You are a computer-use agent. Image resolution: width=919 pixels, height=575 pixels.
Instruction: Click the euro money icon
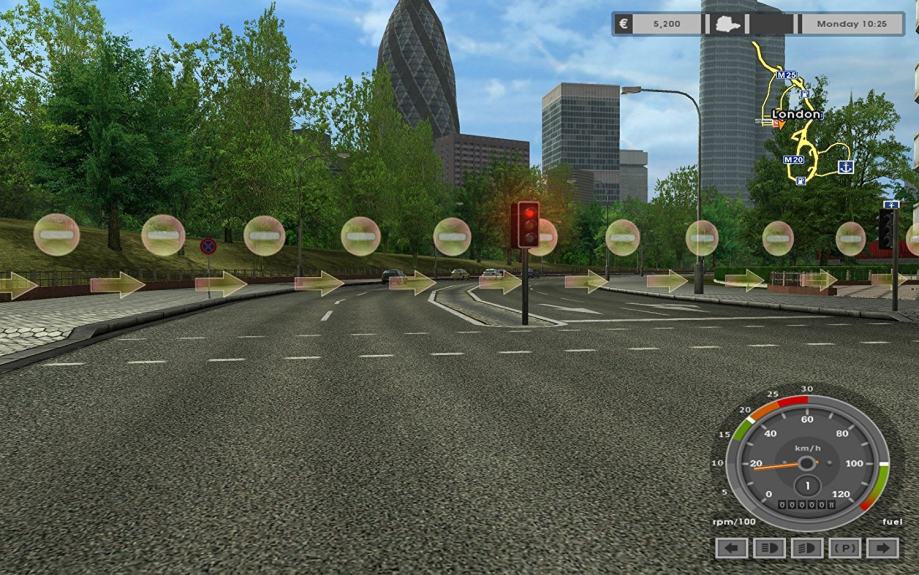[624, 23]
